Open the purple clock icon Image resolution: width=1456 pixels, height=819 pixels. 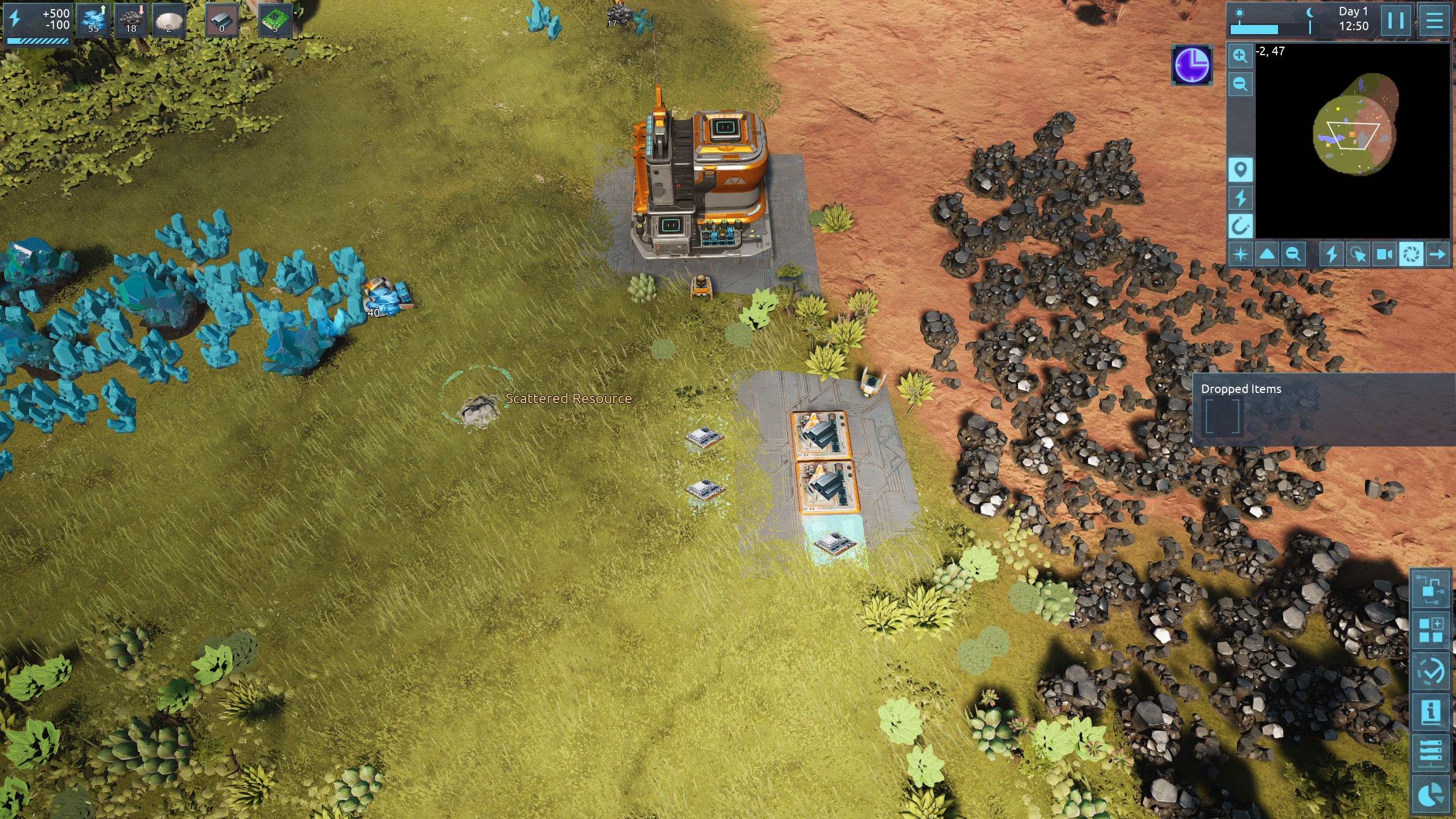[1192, 65]
